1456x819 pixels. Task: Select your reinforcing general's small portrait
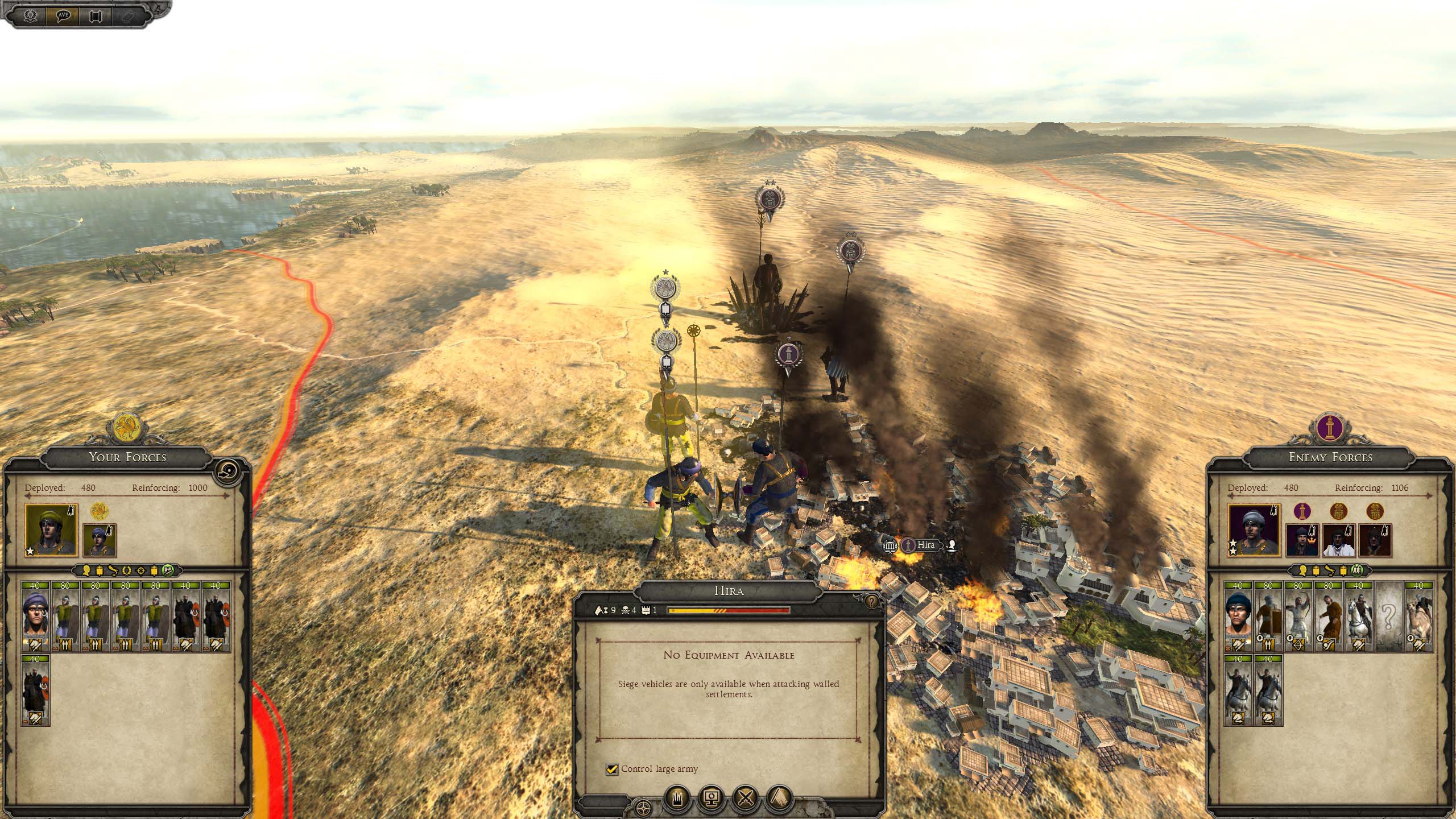coord(100,540)
